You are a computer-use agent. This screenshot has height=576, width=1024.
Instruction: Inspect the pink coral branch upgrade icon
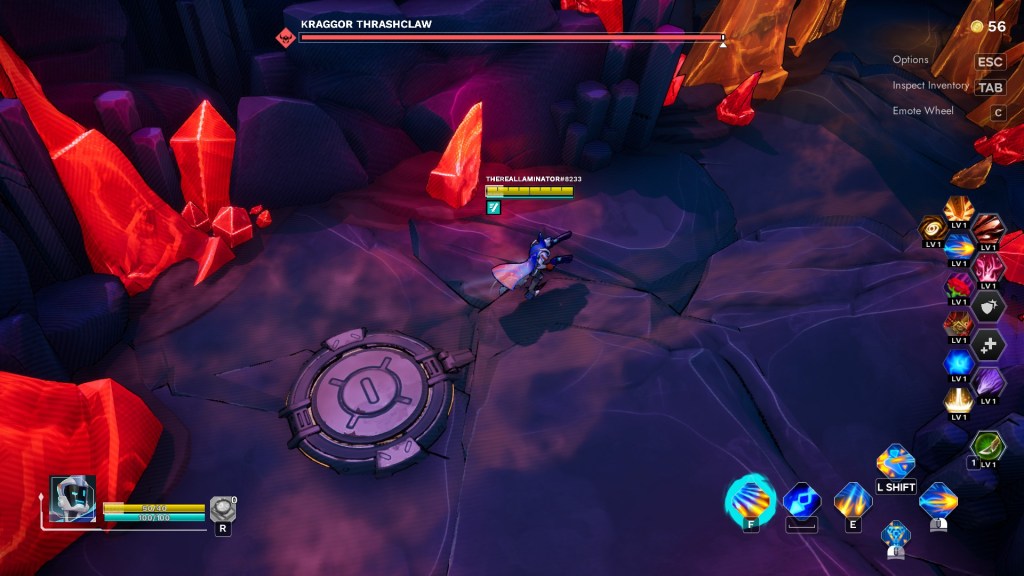988,267
